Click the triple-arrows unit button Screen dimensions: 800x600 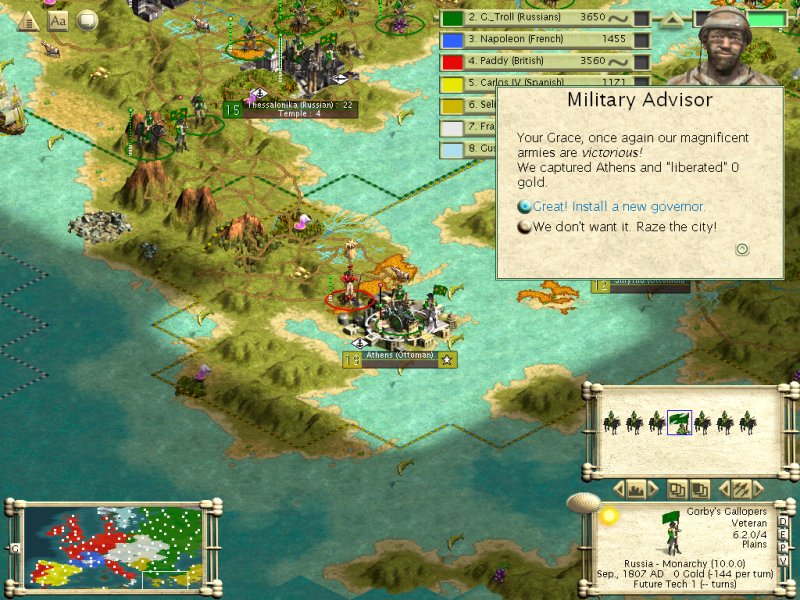coord(741,489)
